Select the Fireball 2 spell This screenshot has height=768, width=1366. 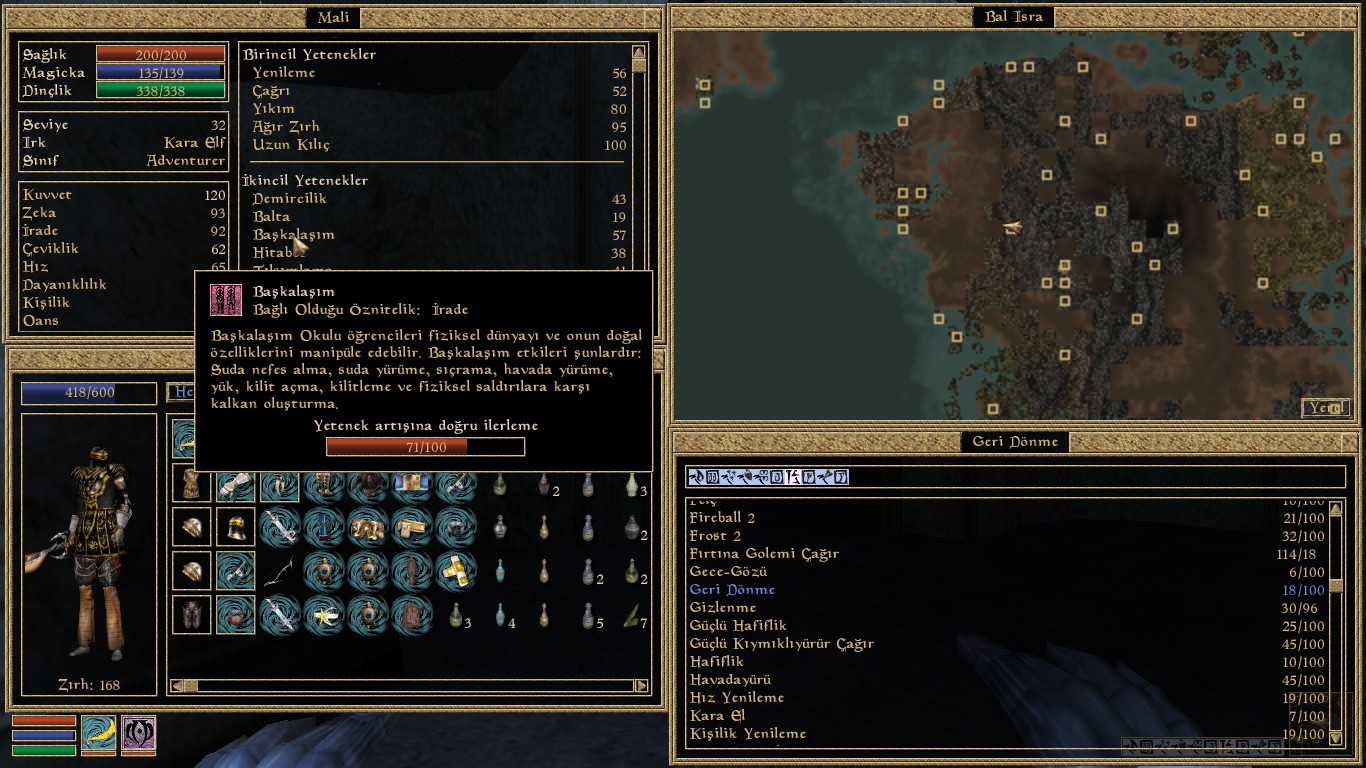pos(722,518)
